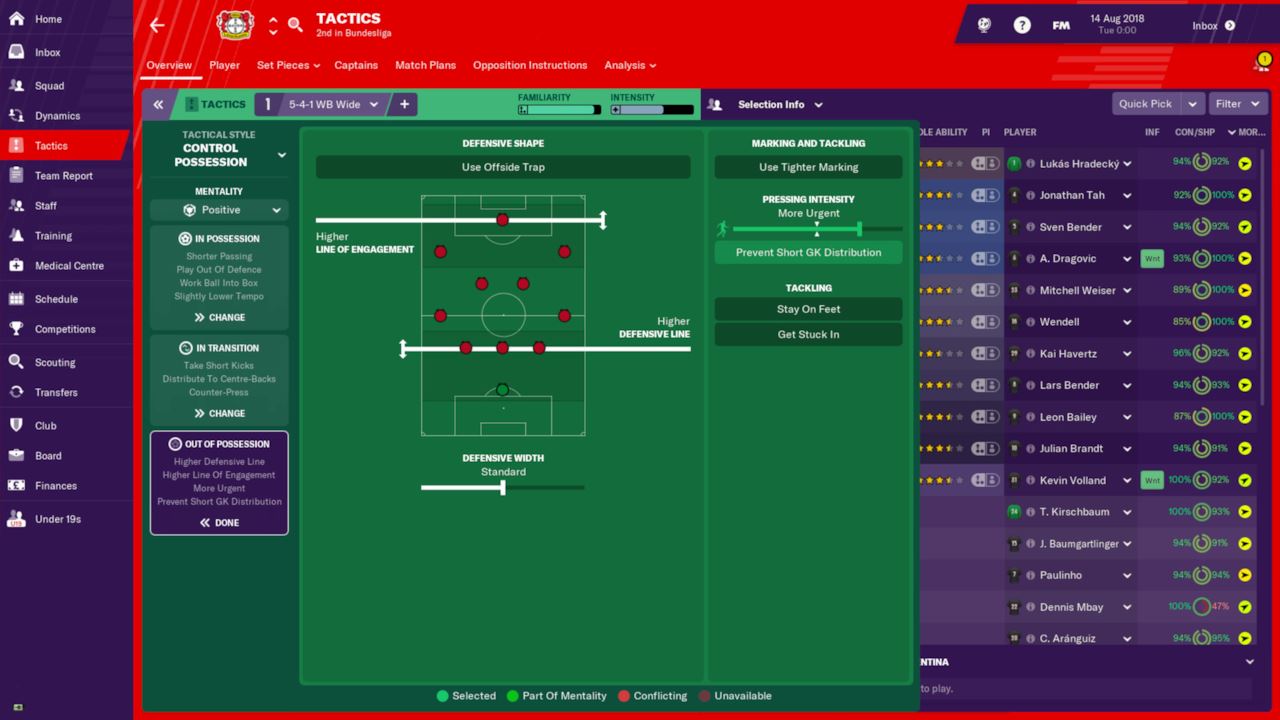Screen dimensions: 1280x720
Task: Open the help question mark icon
Action: 1022,24
